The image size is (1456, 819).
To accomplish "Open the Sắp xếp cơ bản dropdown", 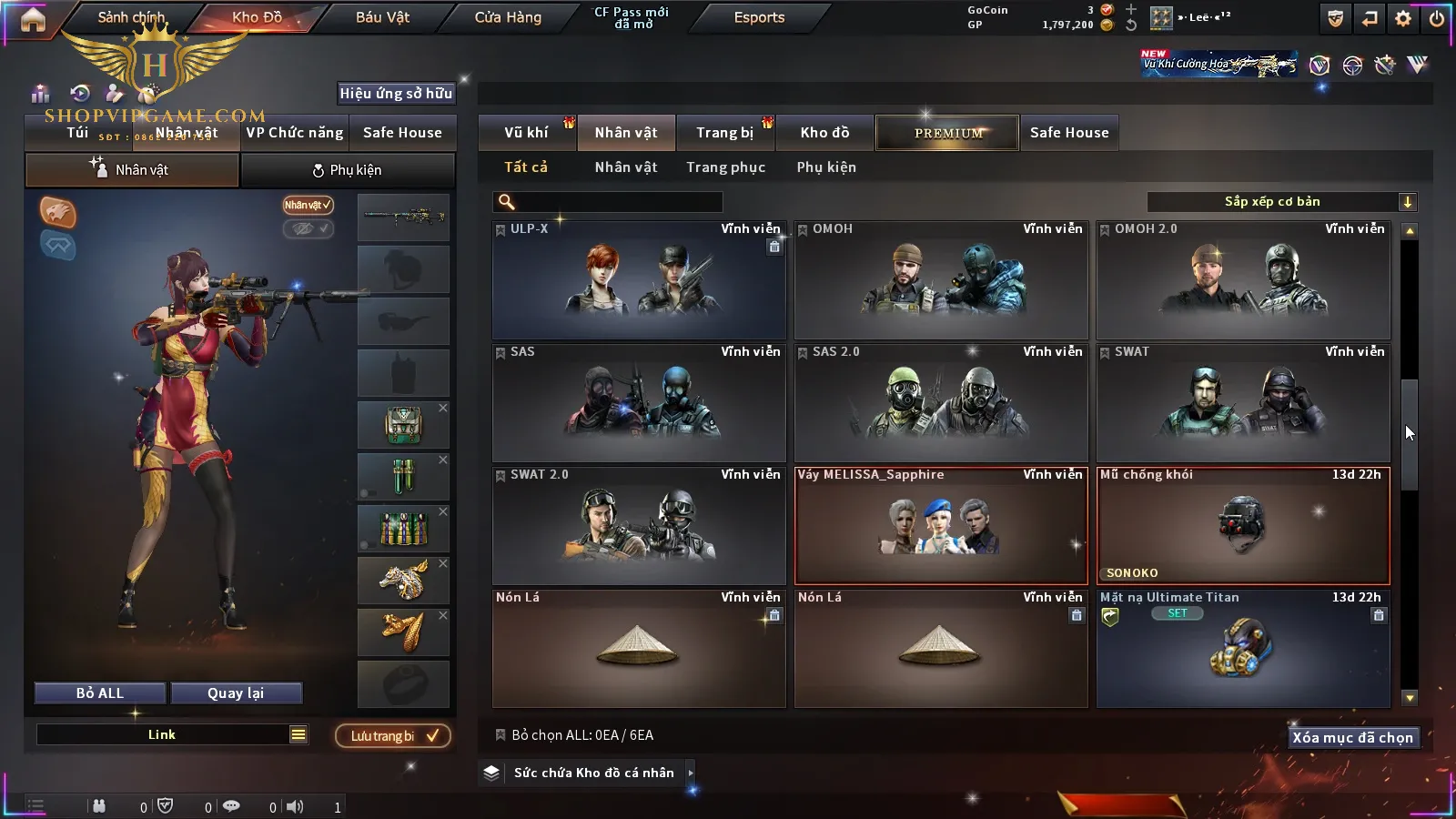I will 1281,202.
